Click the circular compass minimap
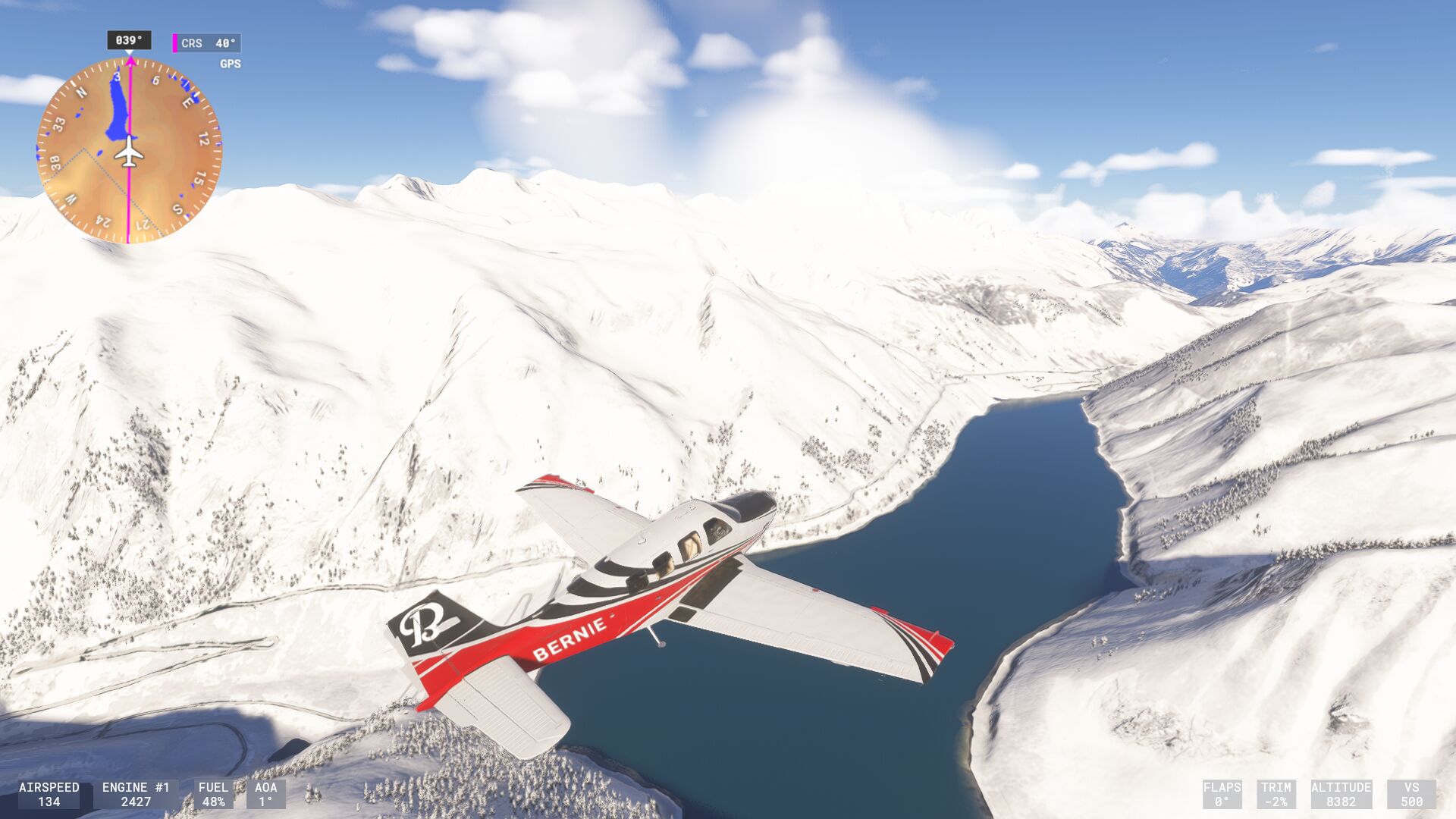The height and width of the screenshot is (819, 1456). [x=129, y=150]
